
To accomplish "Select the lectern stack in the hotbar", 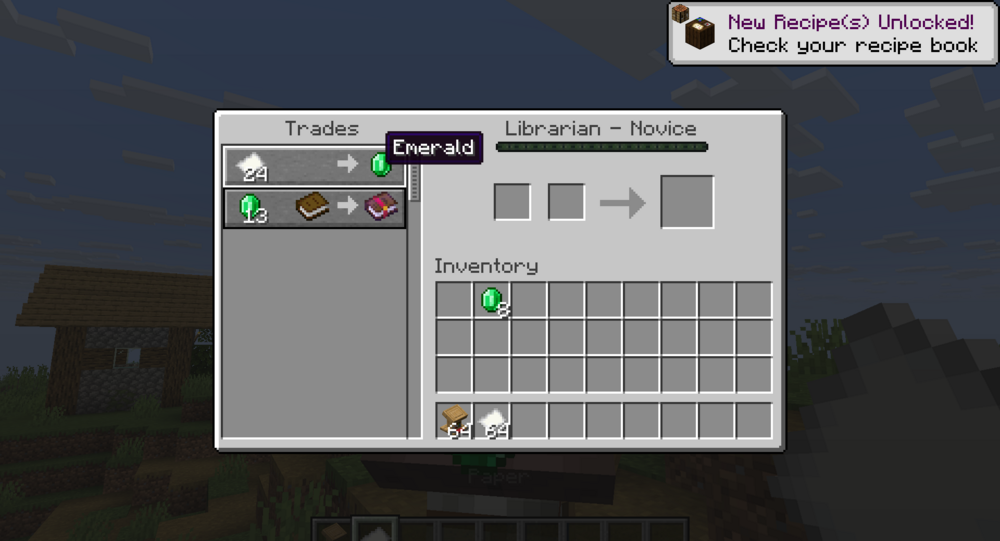I will click(x=455, y=421).
